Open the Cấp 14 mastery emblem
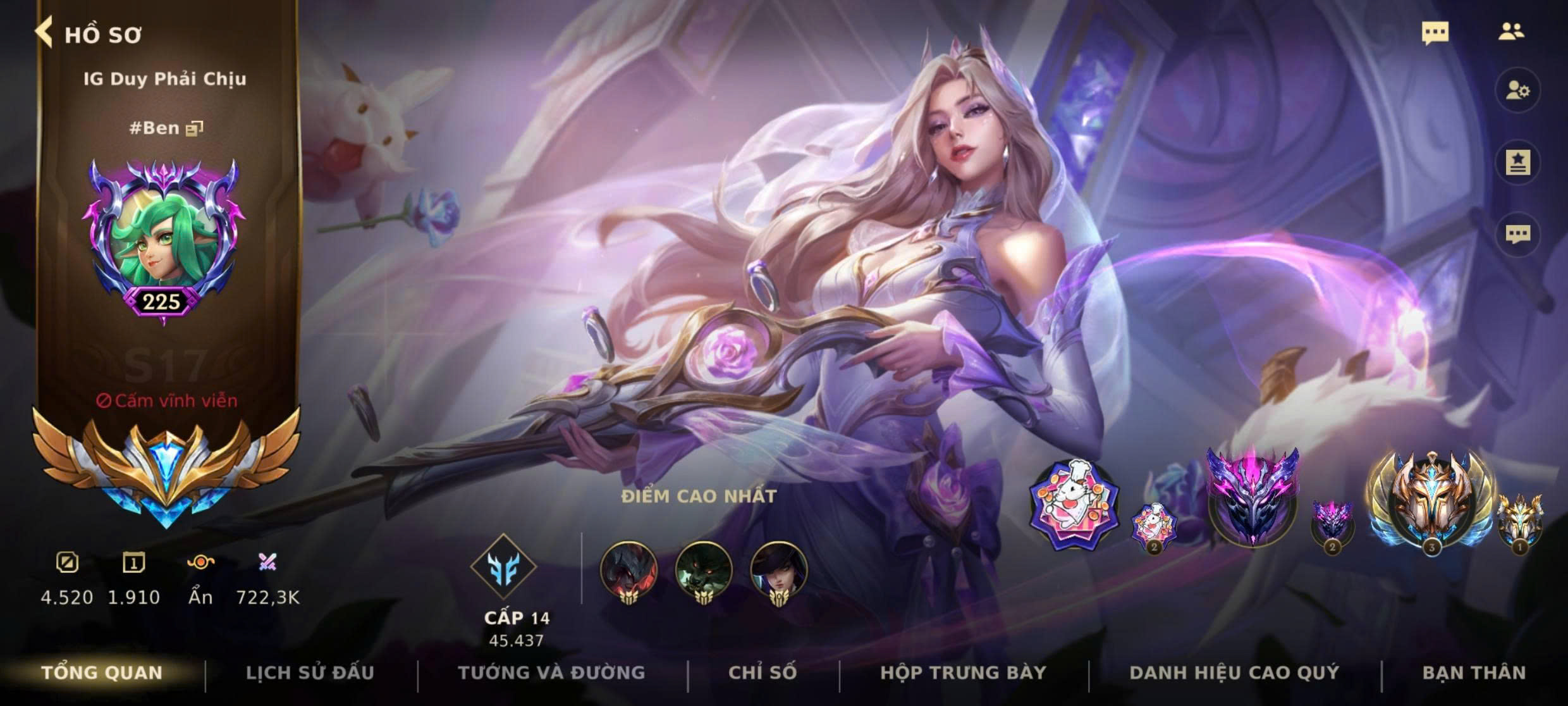1568x706 pixels. [x=503, y=566]
